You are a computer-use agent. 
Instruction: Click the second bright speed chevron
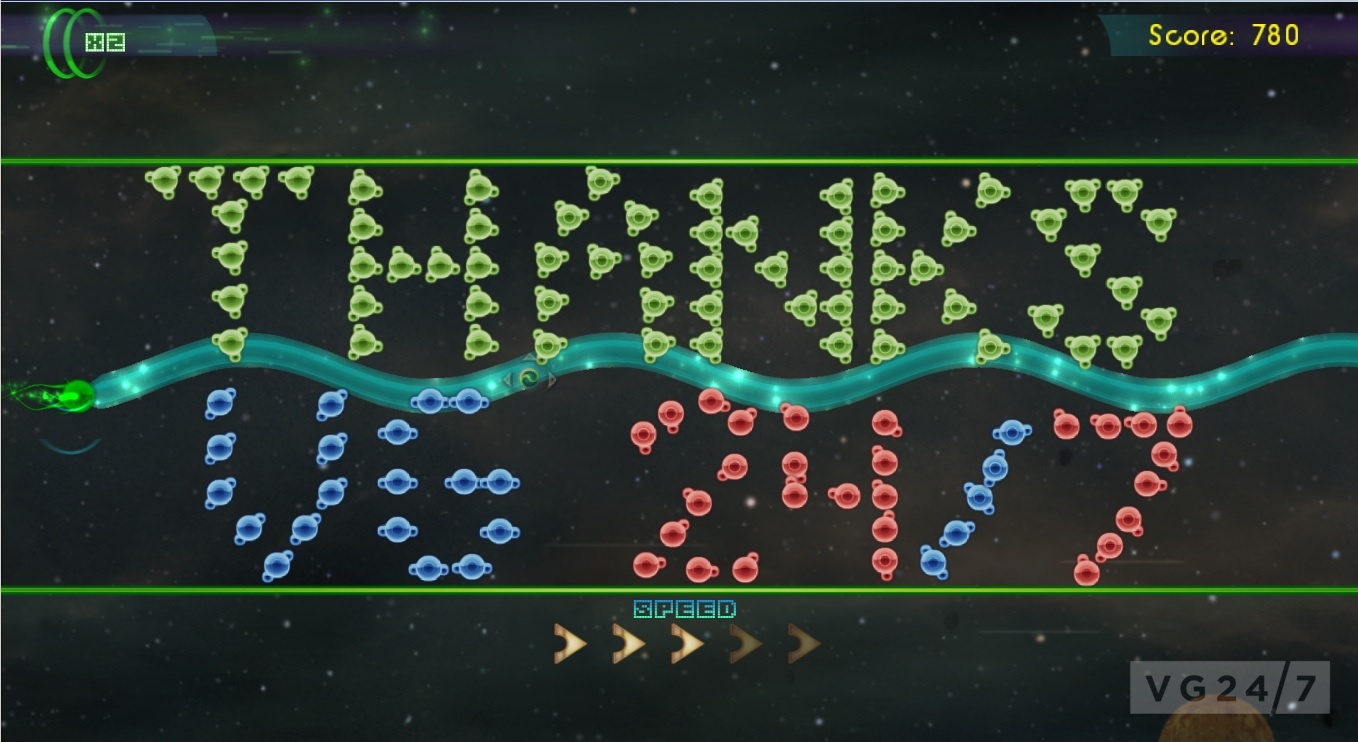pyautogui.click(x=625, y=644)
